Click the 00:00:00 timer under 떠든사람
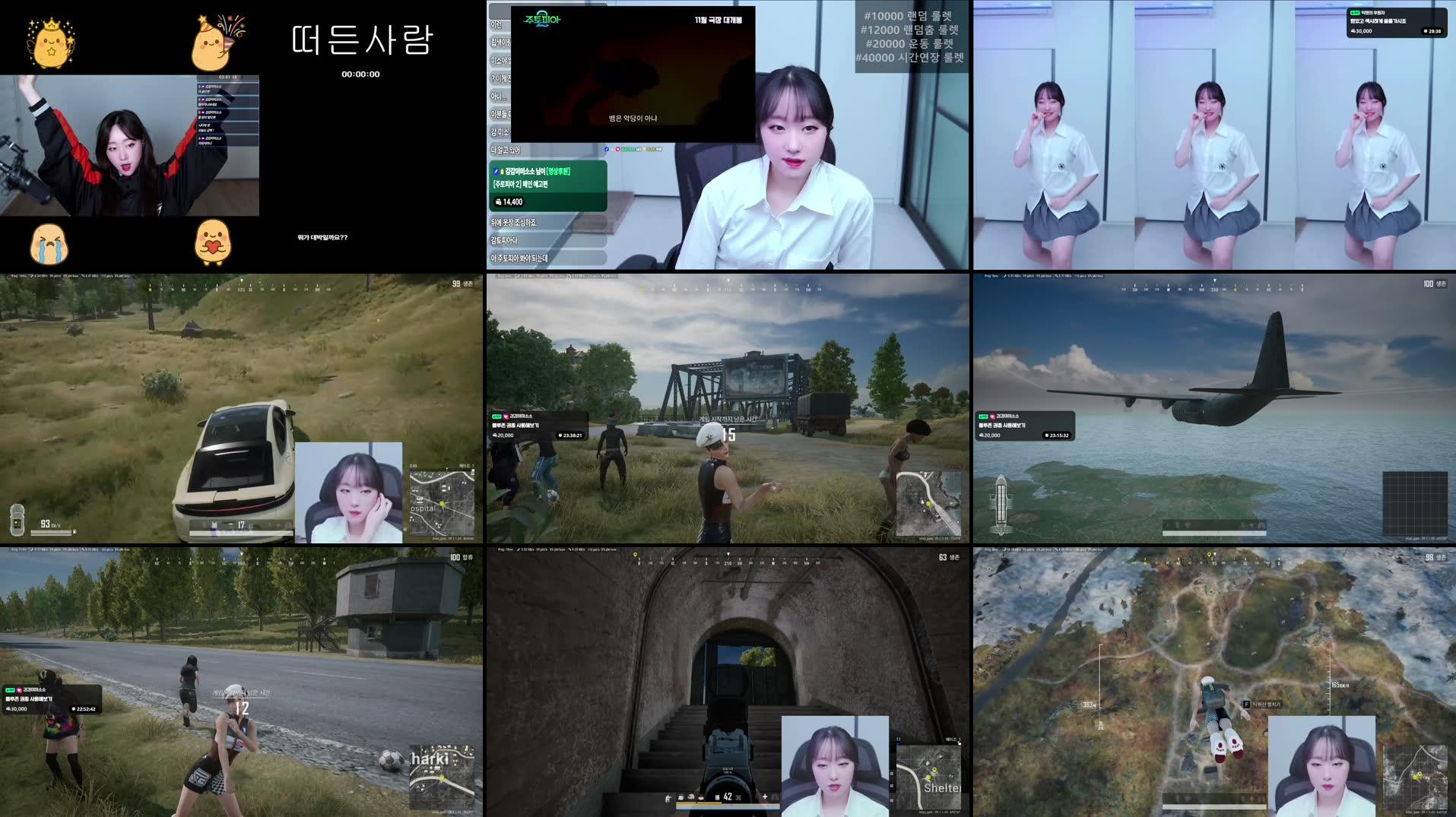1456x817 pixels. [x=360, y=74]
